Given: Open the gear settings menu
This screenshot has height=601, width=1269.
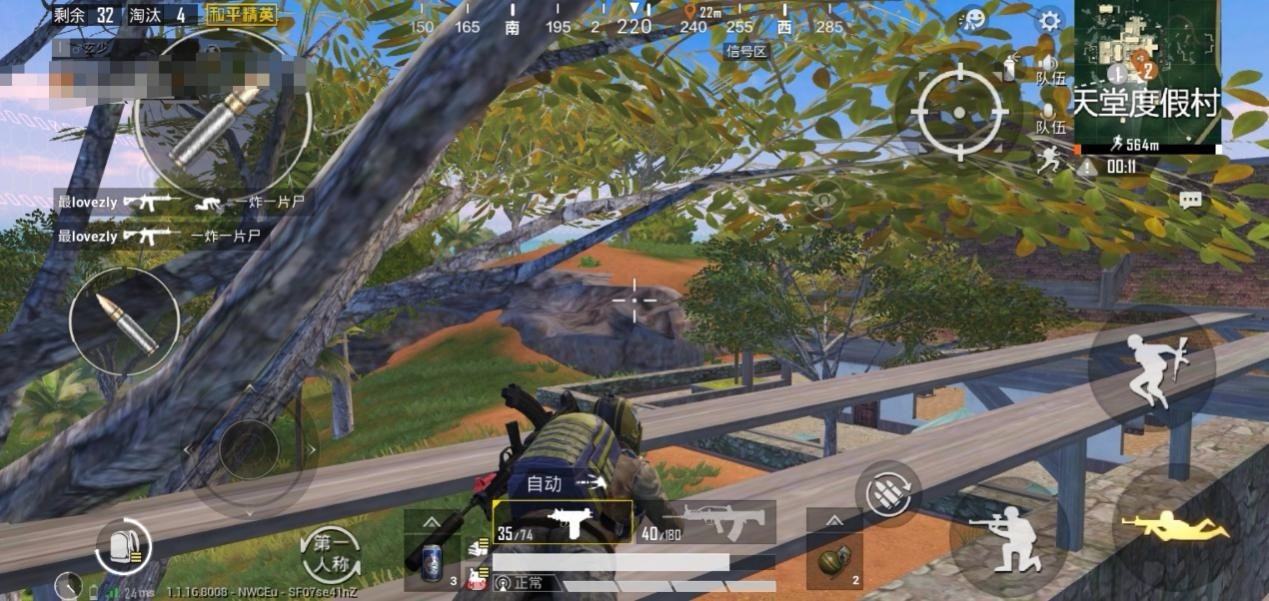Looking at the screenshot, I should pos(1049,20).
